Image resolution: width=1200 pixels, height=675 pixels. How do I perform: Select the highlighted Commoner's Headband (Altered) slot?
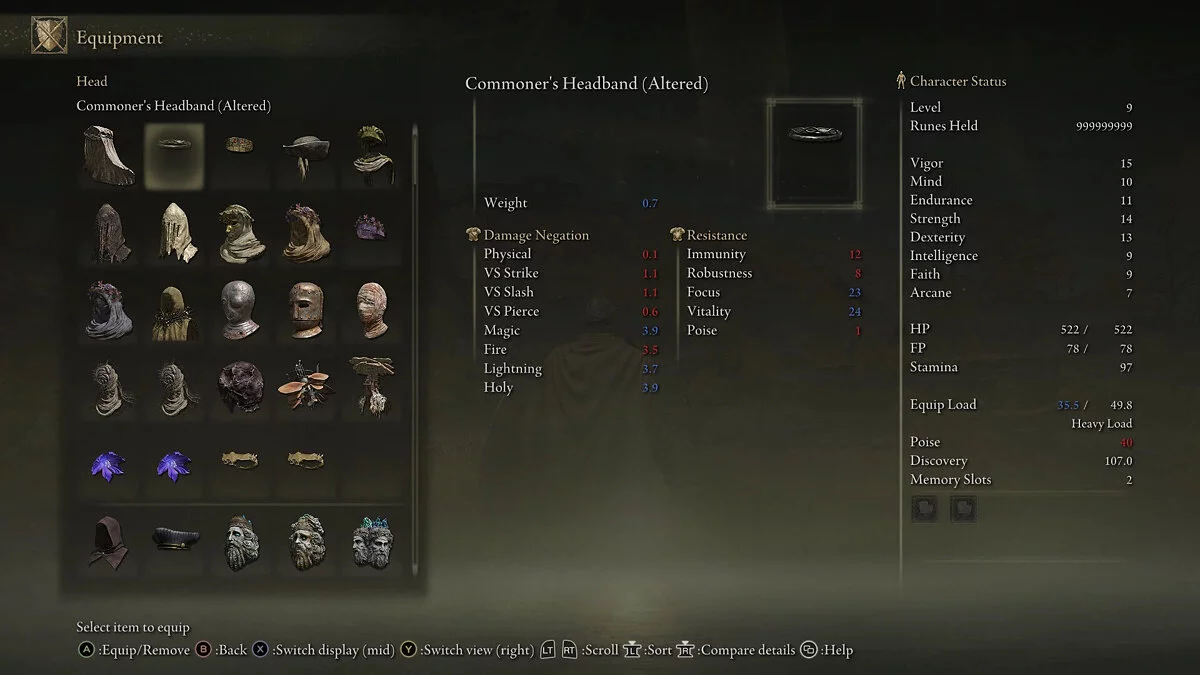(175, 157)
